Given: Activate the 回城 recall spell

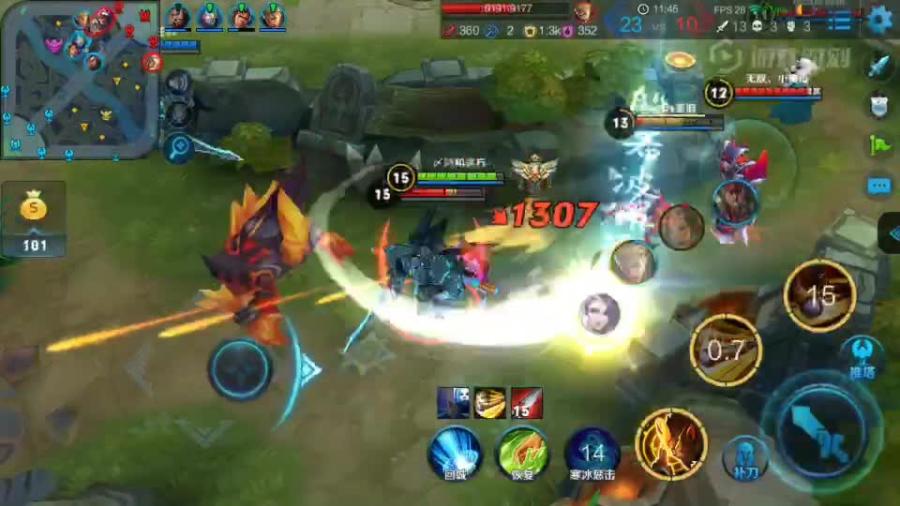Looking at the screenshot, I should point(454,452).
